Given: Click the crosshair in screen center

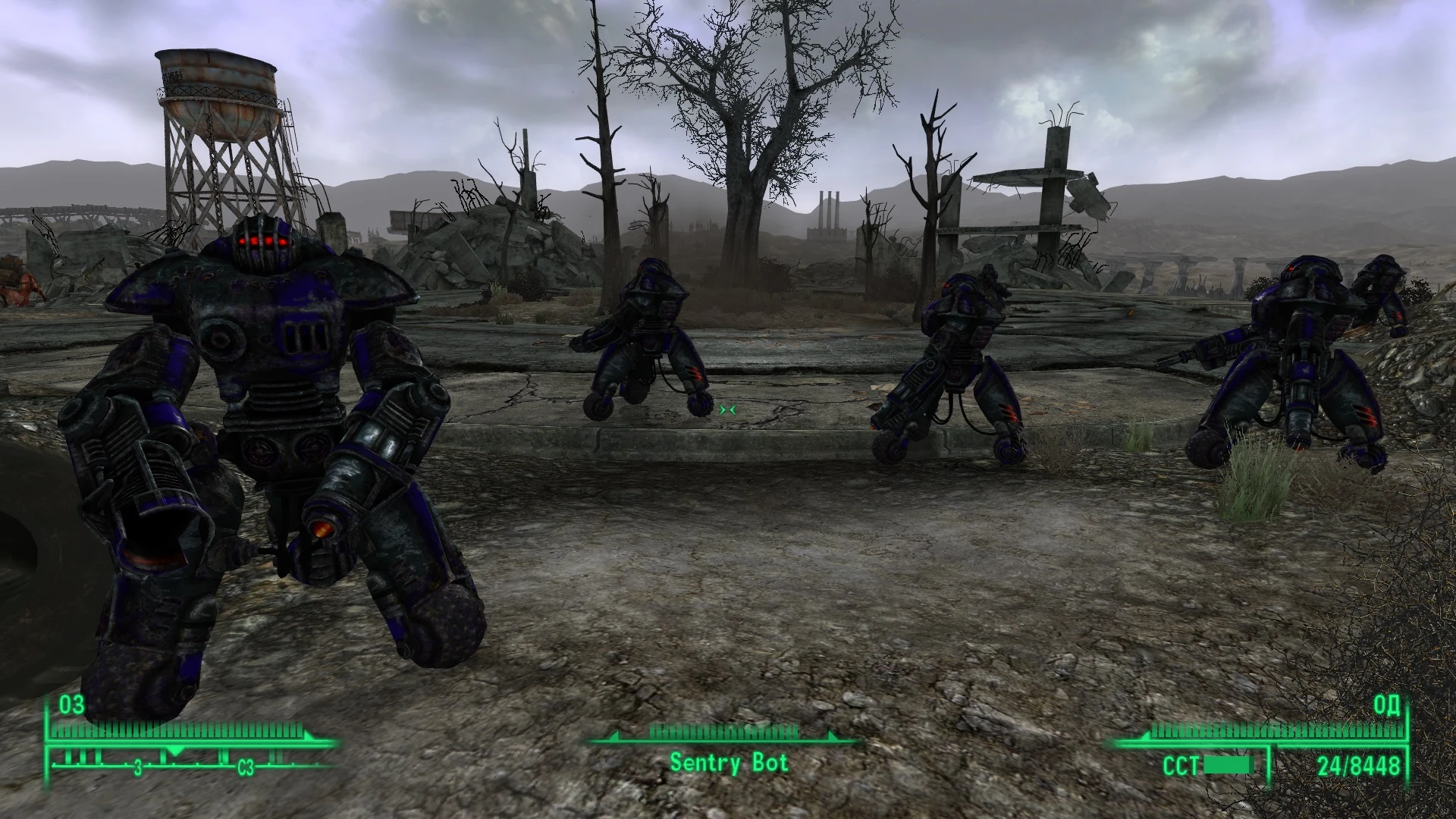Looking at the screenshot, I should tap(728, 409).
